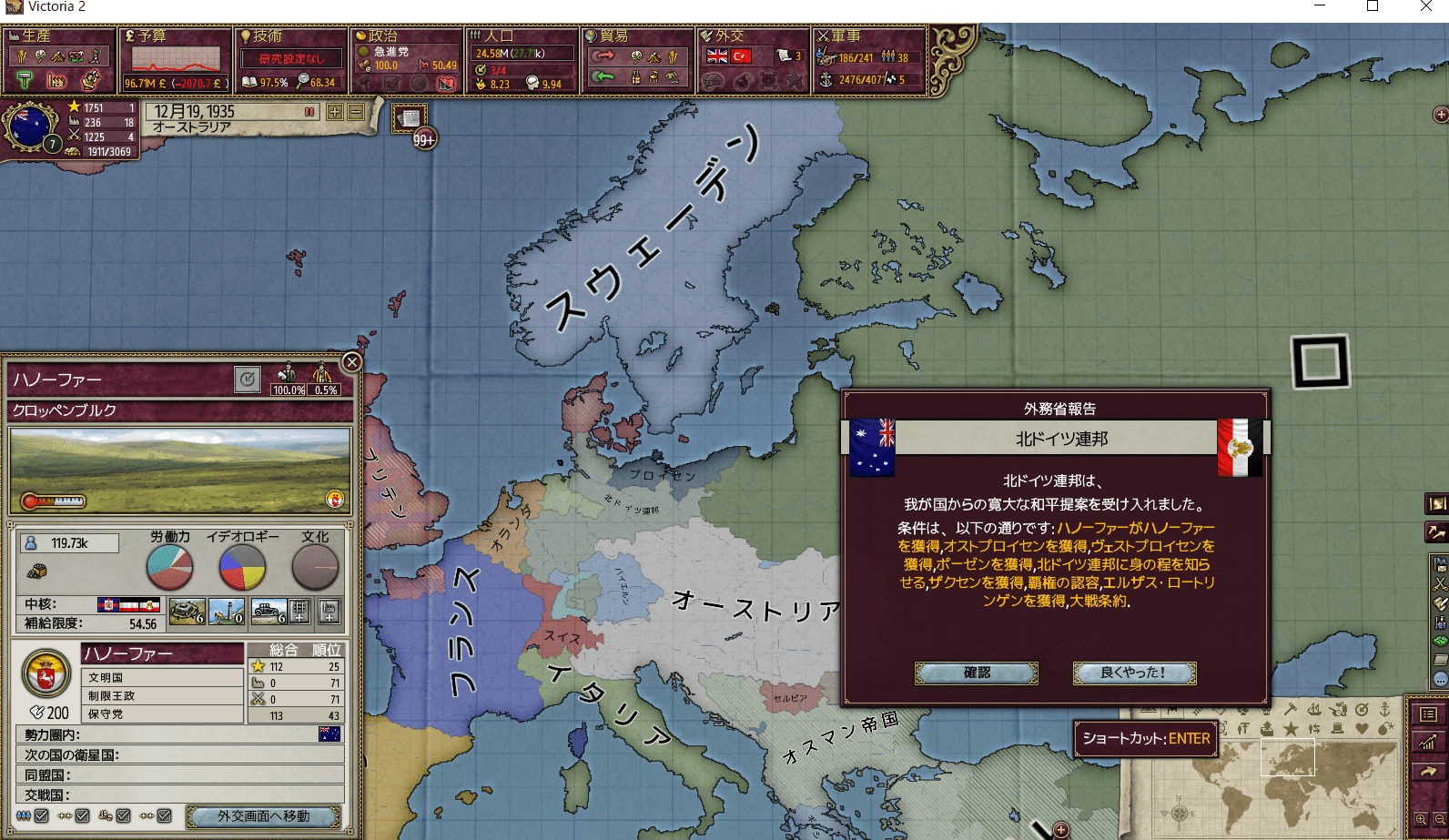Viewport: 1449px width, 840px height.
Task: Click the Hannover coat of arms
Action: click(46, 674)
